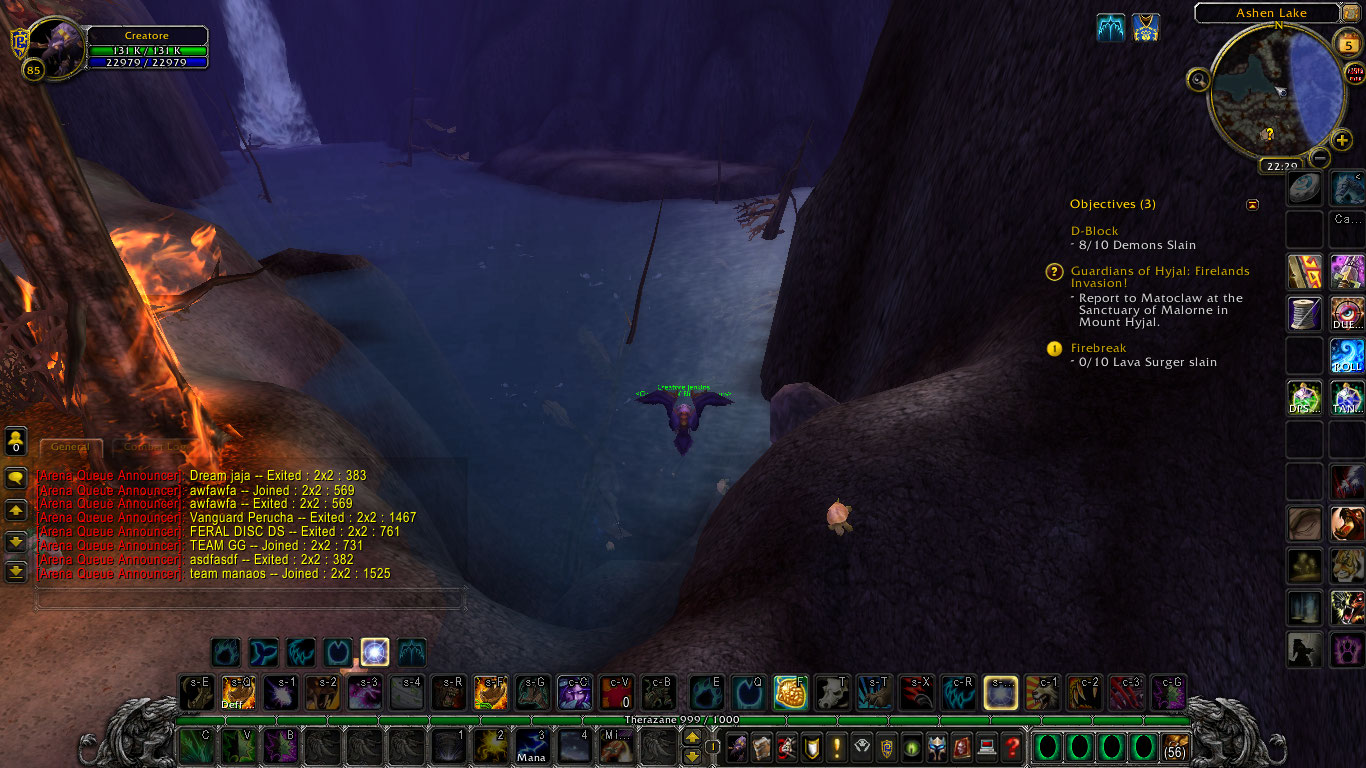Open the yellow exclamation quest log micro button

[836, 746]
